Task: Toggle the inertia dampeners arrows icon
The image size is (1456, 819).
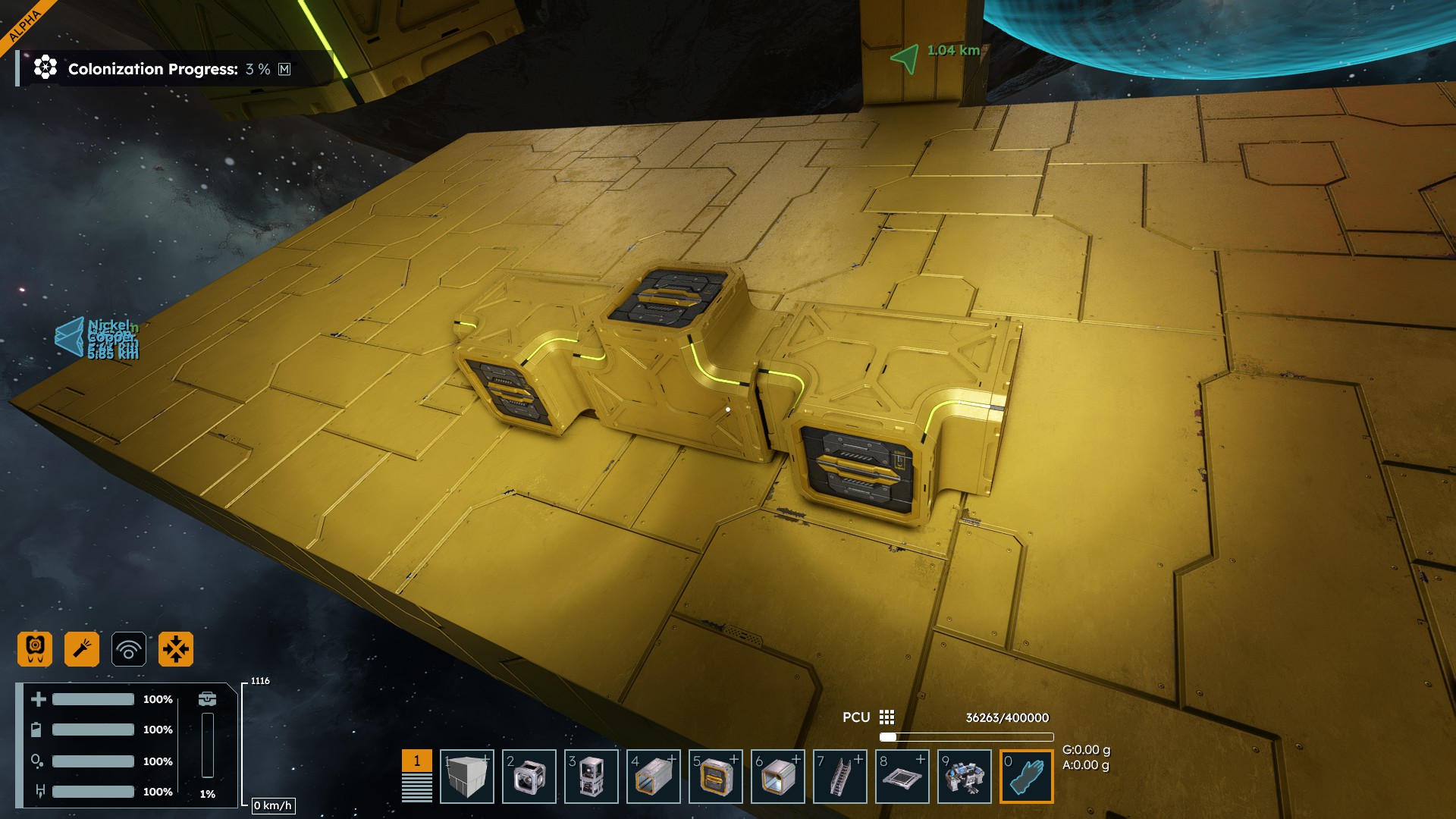Action: click(x=176, y=649)
